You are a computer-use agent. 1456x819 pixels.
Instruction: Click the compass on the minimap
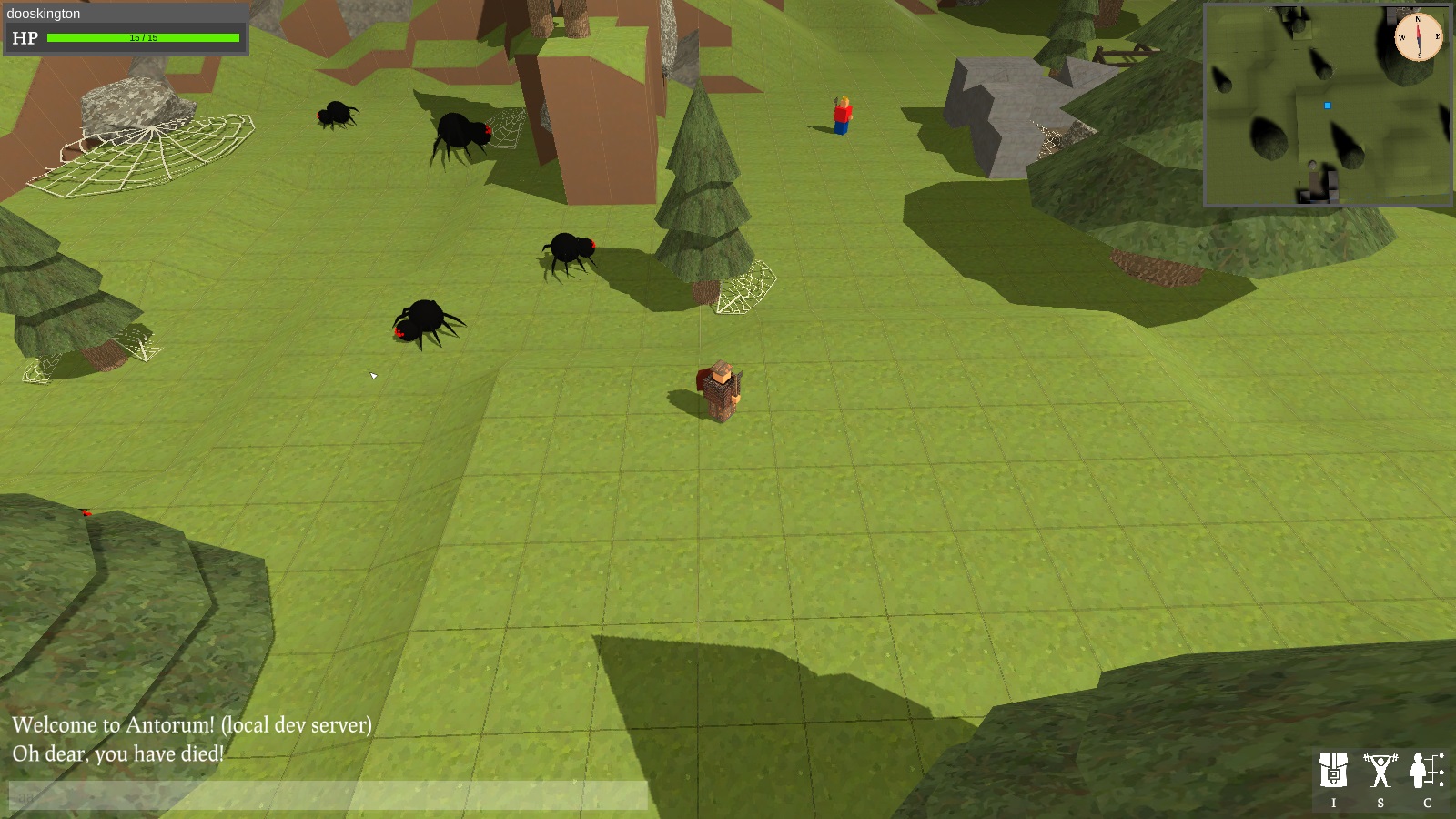1418,37
